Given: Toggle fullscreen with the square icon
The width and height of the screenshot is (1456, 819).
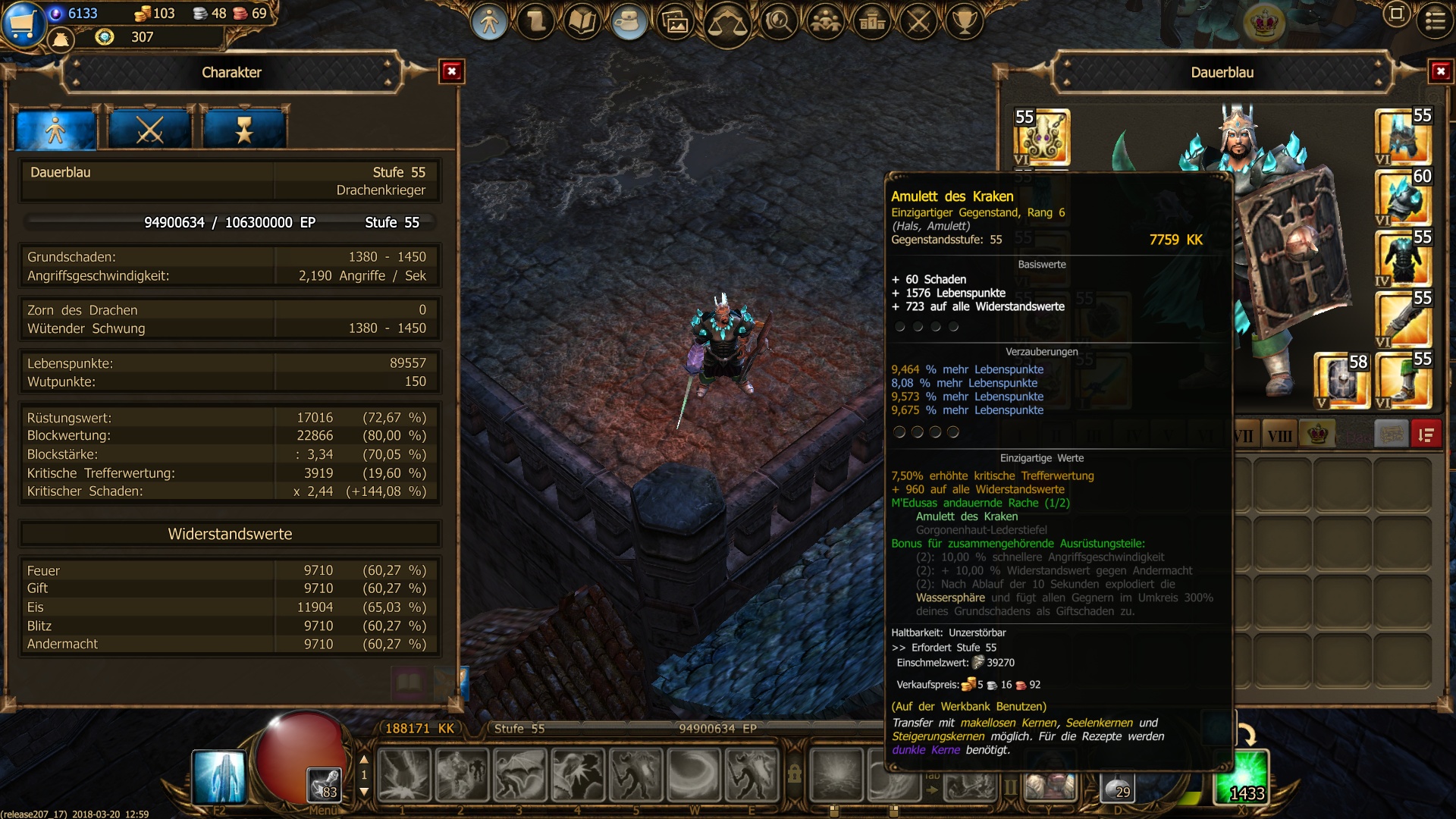Looking at the screenshot, I should coord(1396,14).
